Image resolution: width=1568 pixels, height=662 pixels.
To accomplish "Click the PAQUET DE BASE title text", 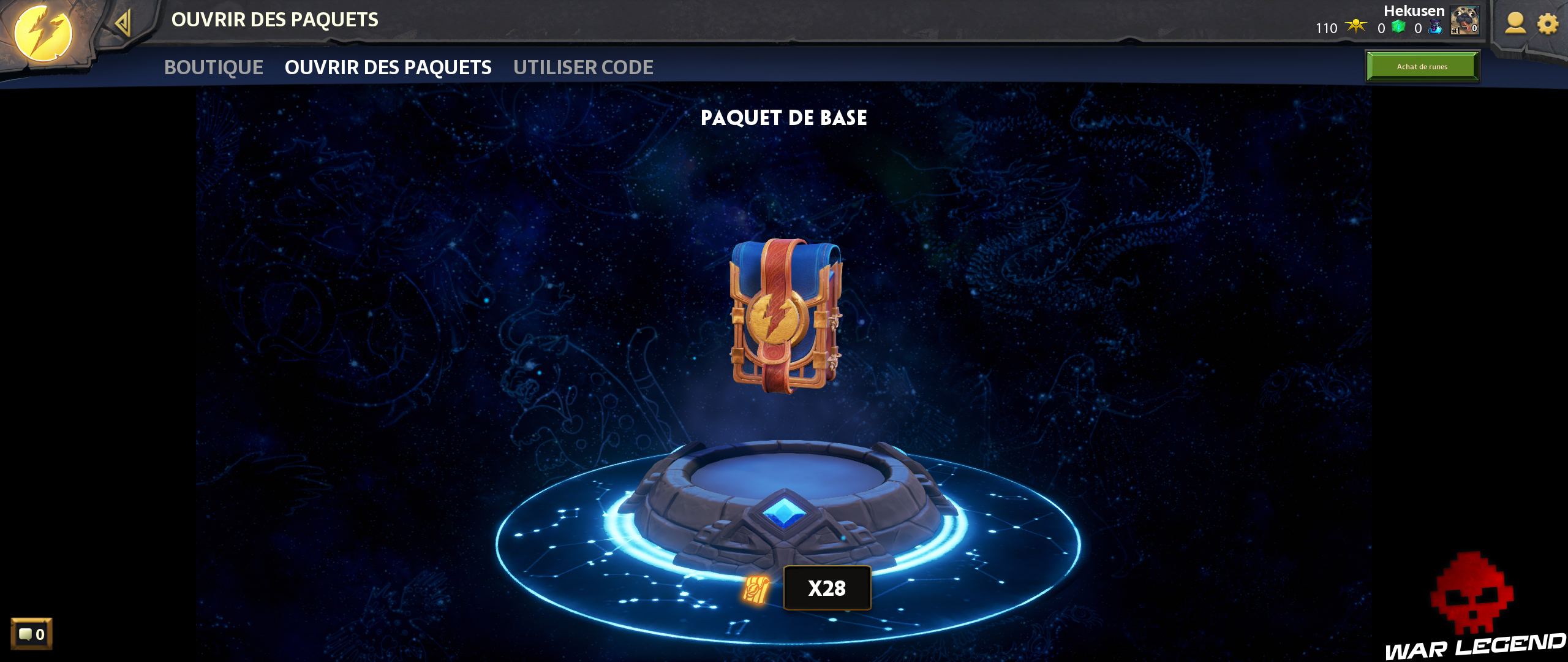I will (x=785, y=118).
